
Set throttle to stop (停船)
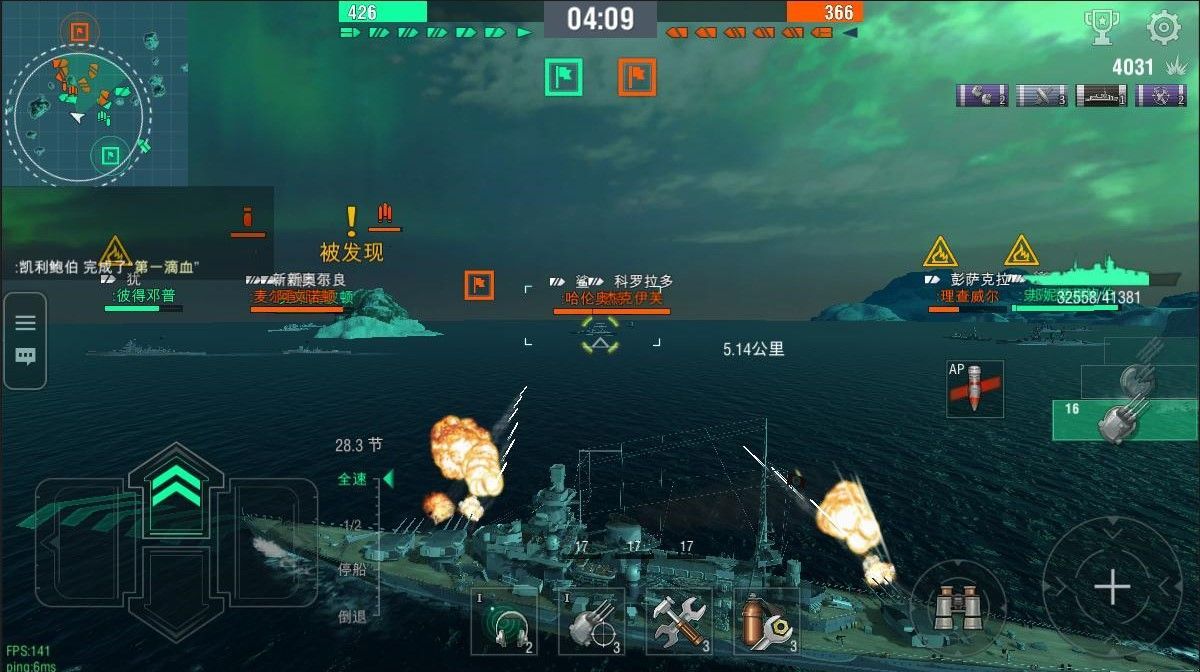pyautogui.click(x=352, y=570)
